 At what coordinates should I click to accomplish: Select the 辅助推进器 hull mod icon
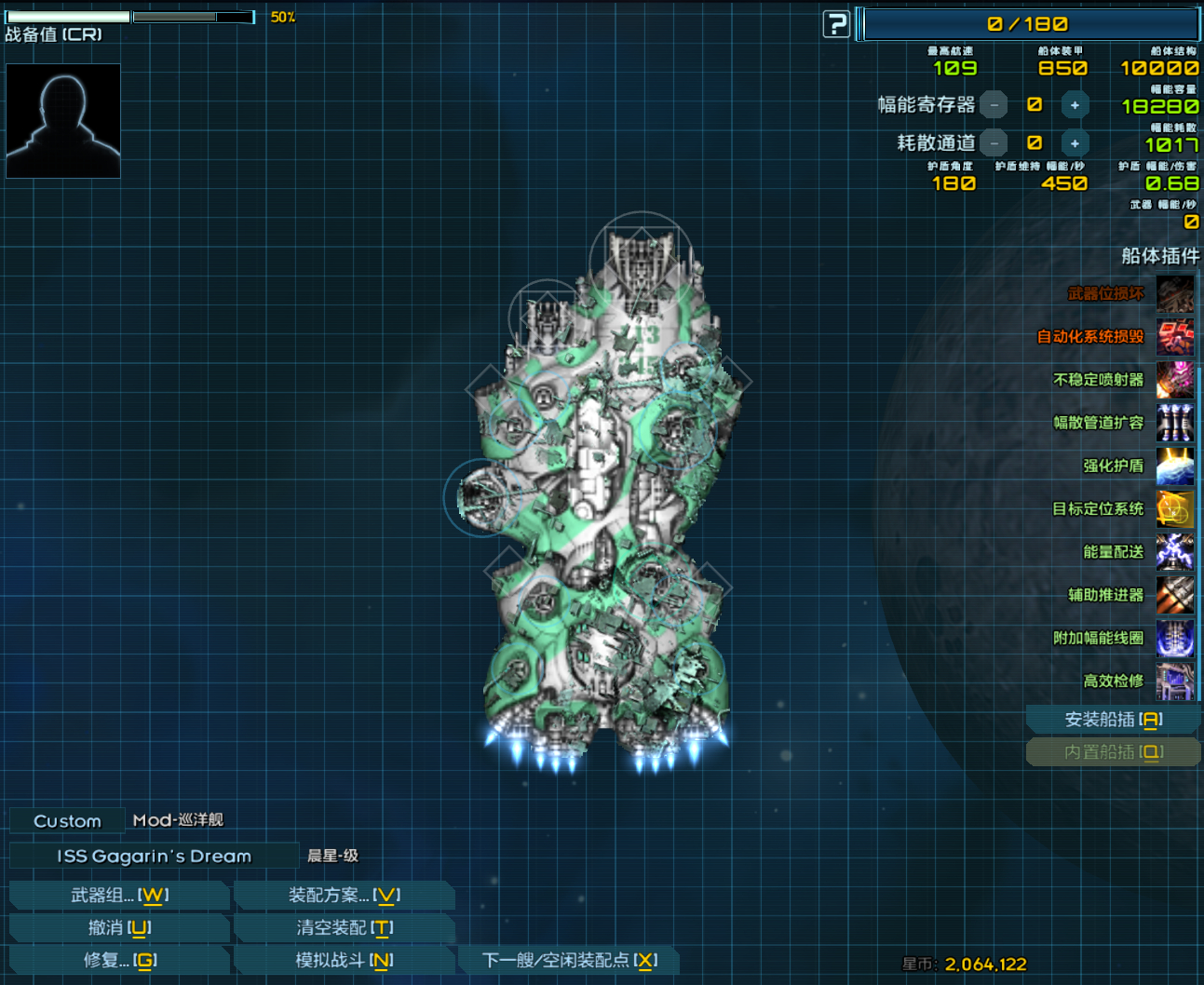point(1175,595)
